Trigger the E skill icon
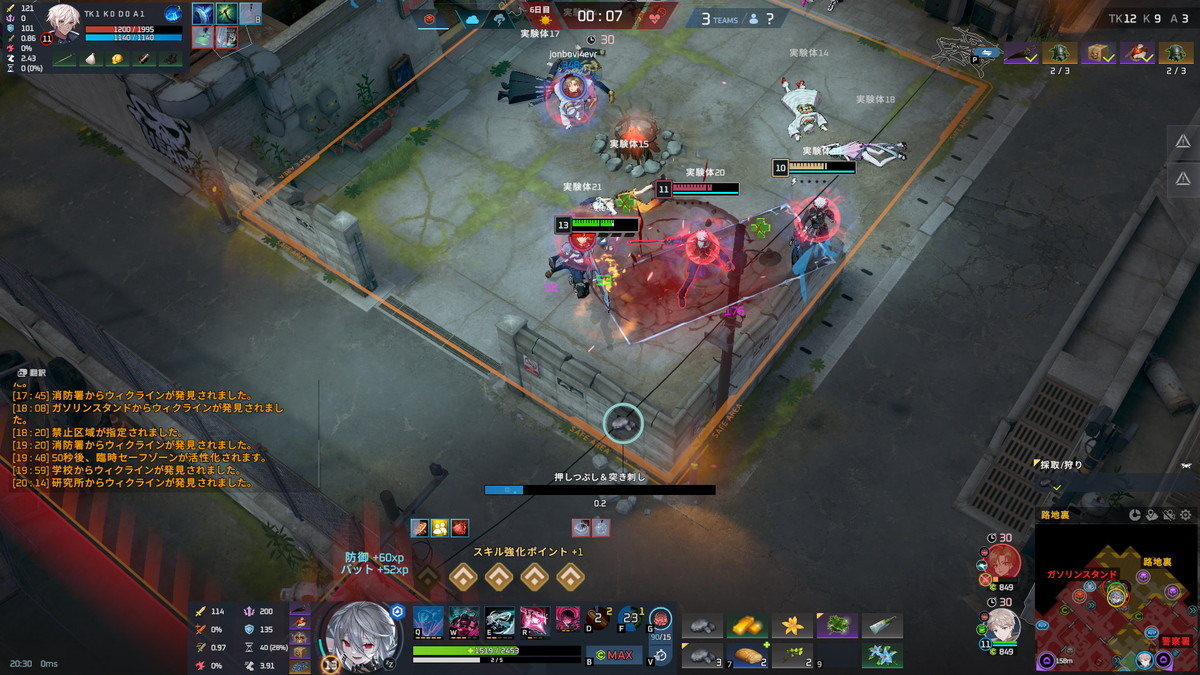1200x675 pixels. point(499,619)
